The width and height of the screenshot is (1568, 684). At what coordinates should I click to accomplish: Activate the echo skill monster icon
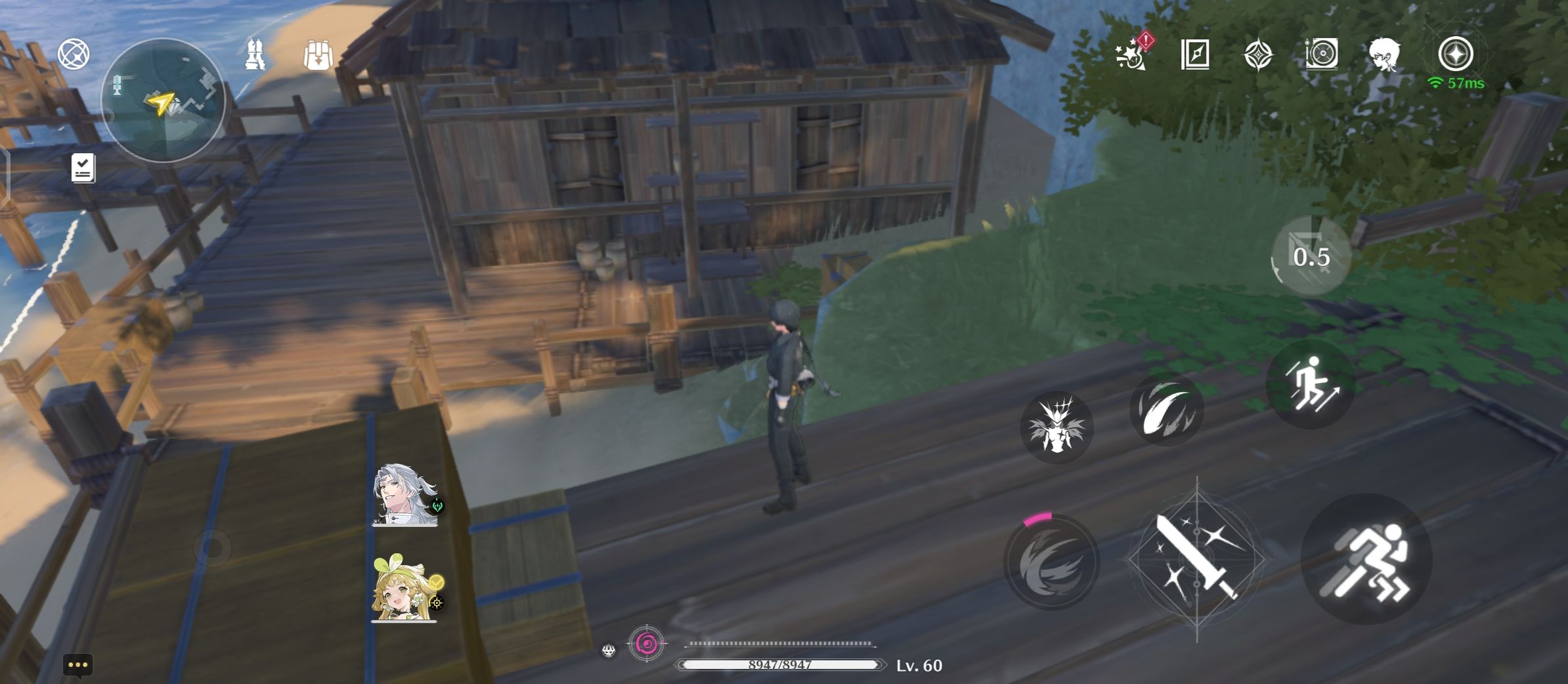(x=1056, y=426)
